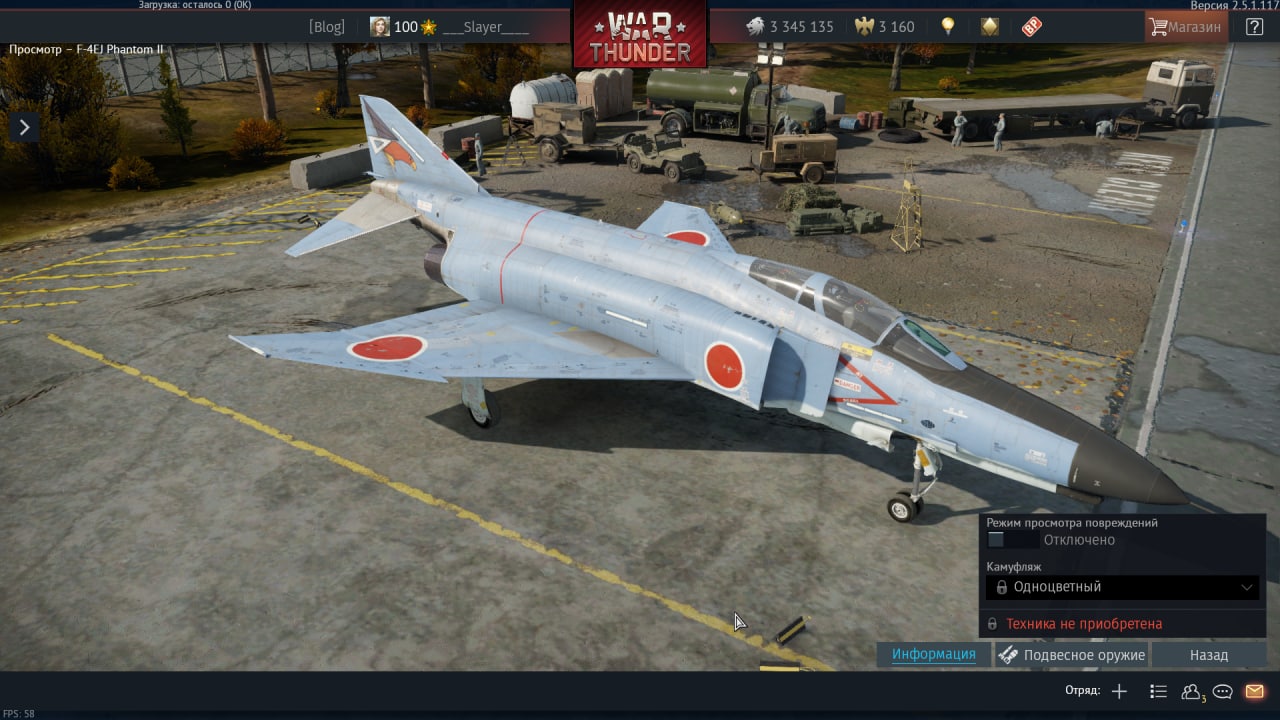1280x720 pixels.
Task: Open the Blog link
Action: (x=326, y=27)
